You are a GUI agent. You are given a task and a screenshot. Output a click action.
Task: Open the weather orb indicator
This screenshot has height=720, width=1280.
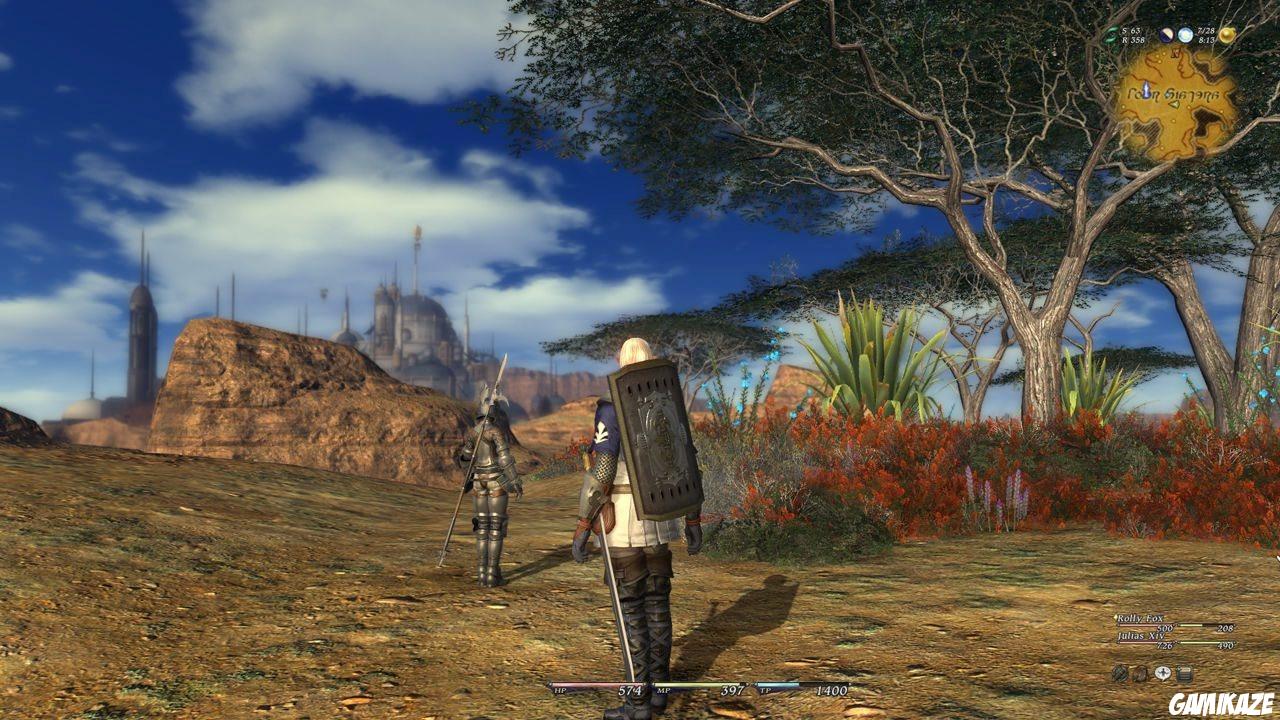point(1187,34)
